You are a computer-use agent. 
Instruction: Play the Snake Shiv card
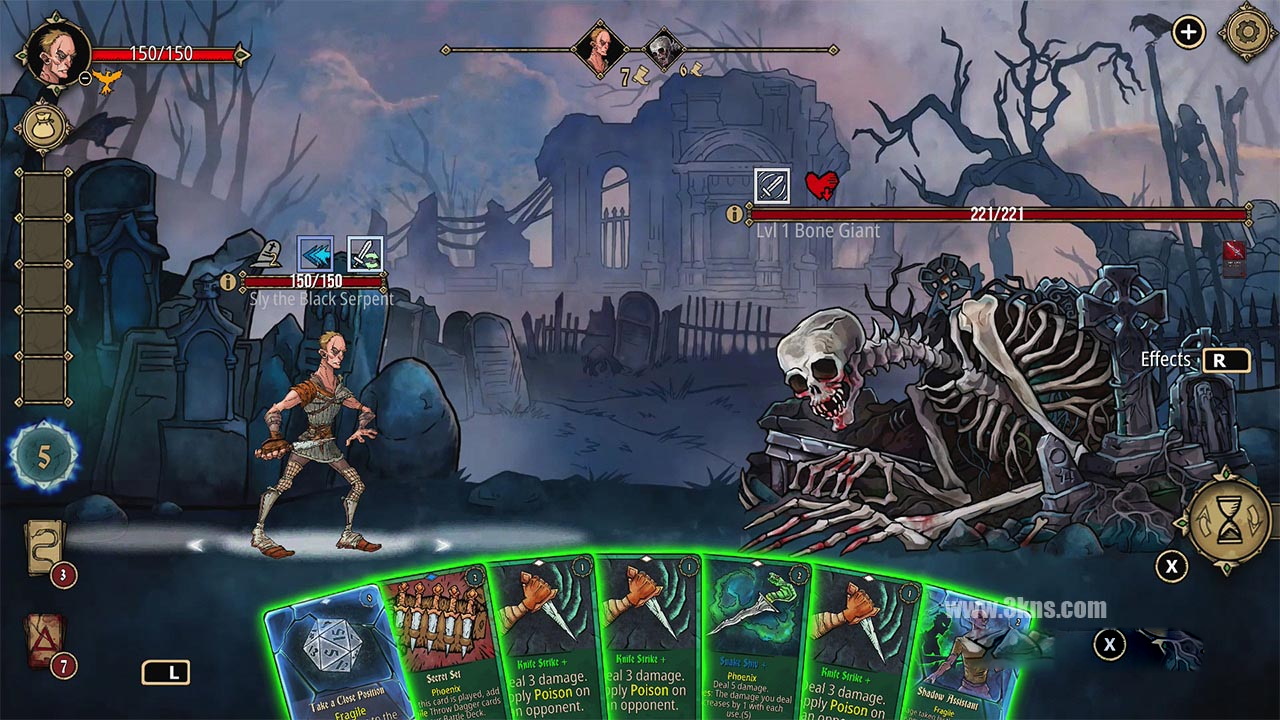click(x=757, y=640)
